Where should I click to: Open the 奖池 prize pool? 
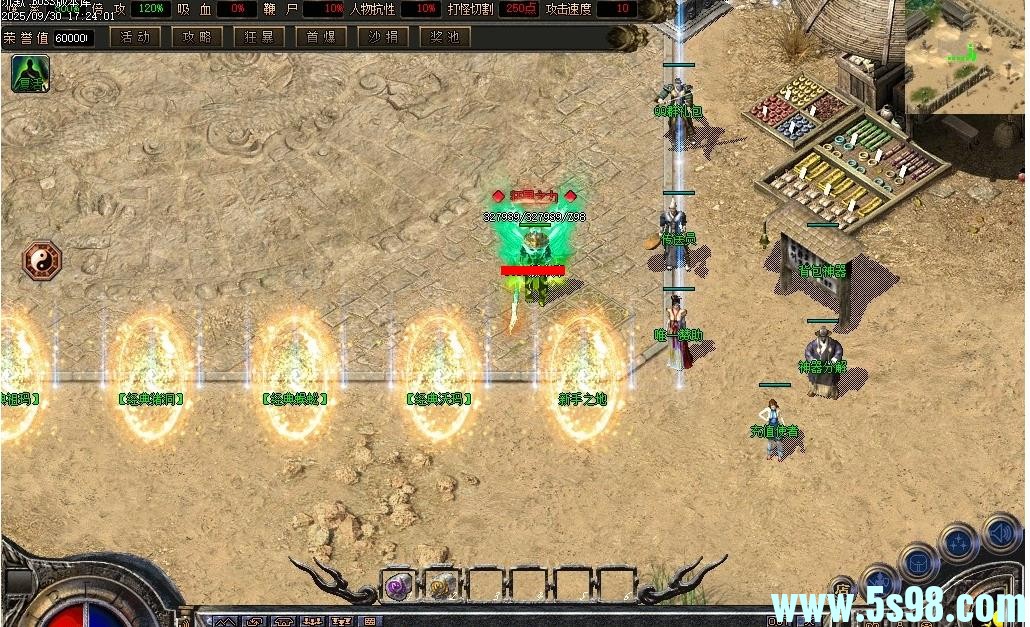445,38
